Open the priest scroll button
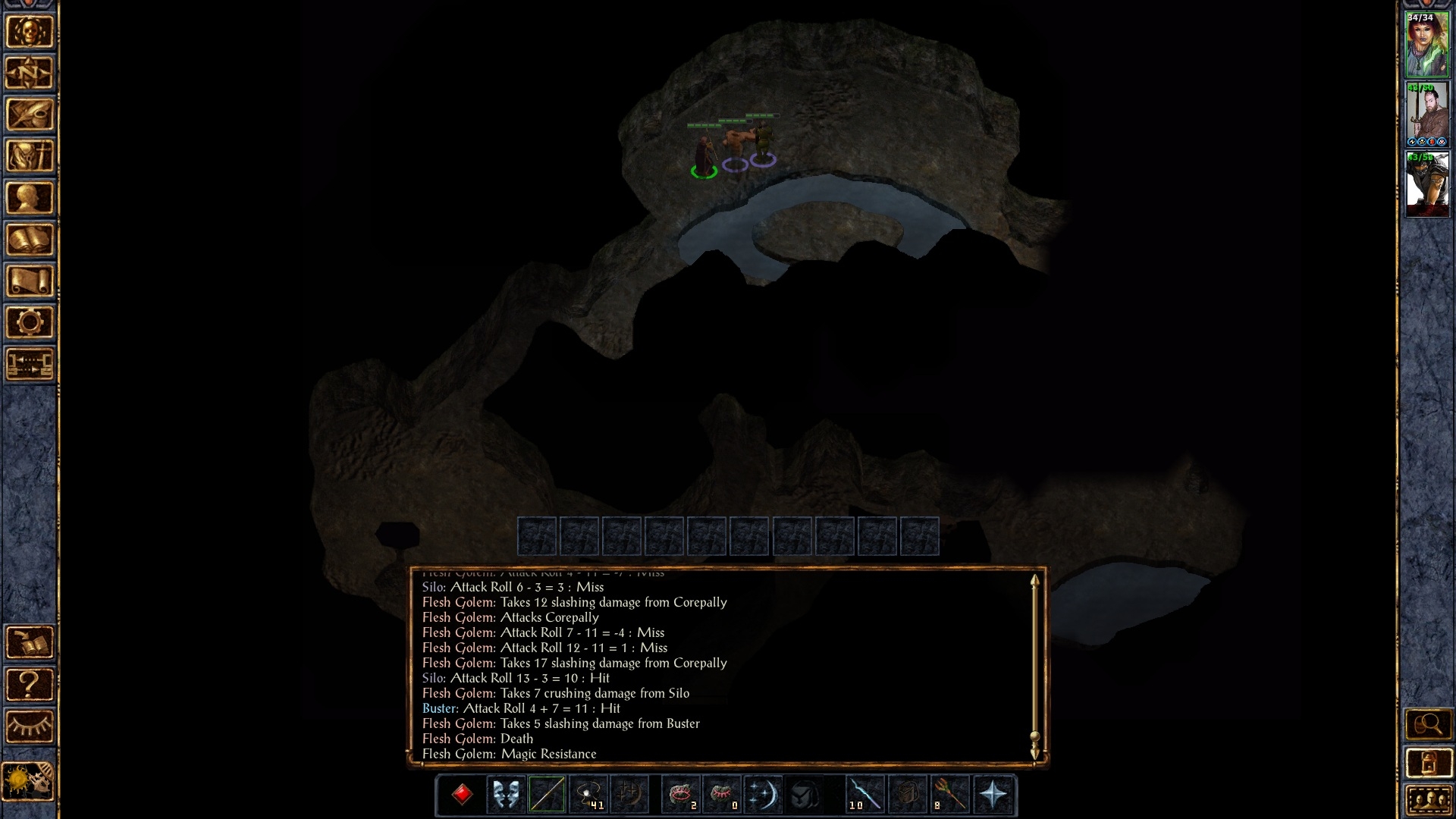 pyautogui.click(x=30, y=281)
